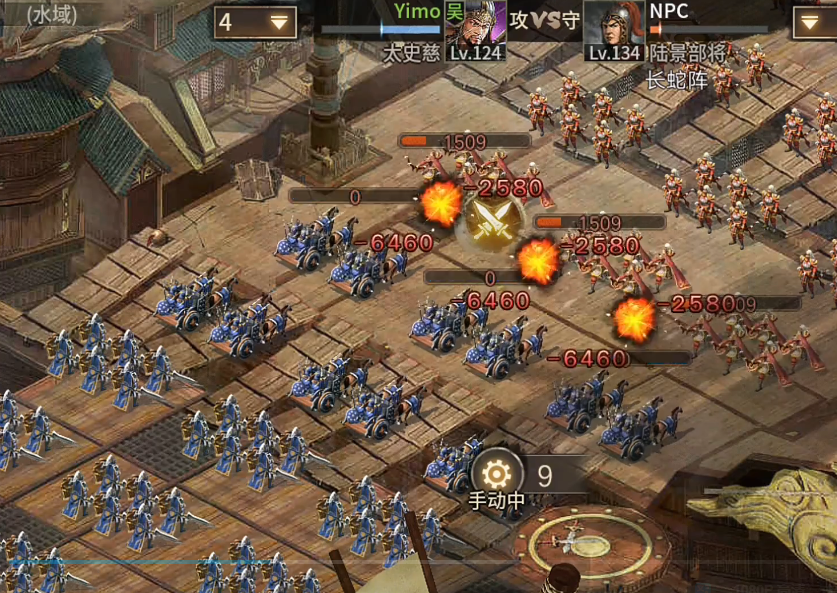Open the dropdown showing number 4
The height and width of the screenshot is (593, 837).
point(255,22)
